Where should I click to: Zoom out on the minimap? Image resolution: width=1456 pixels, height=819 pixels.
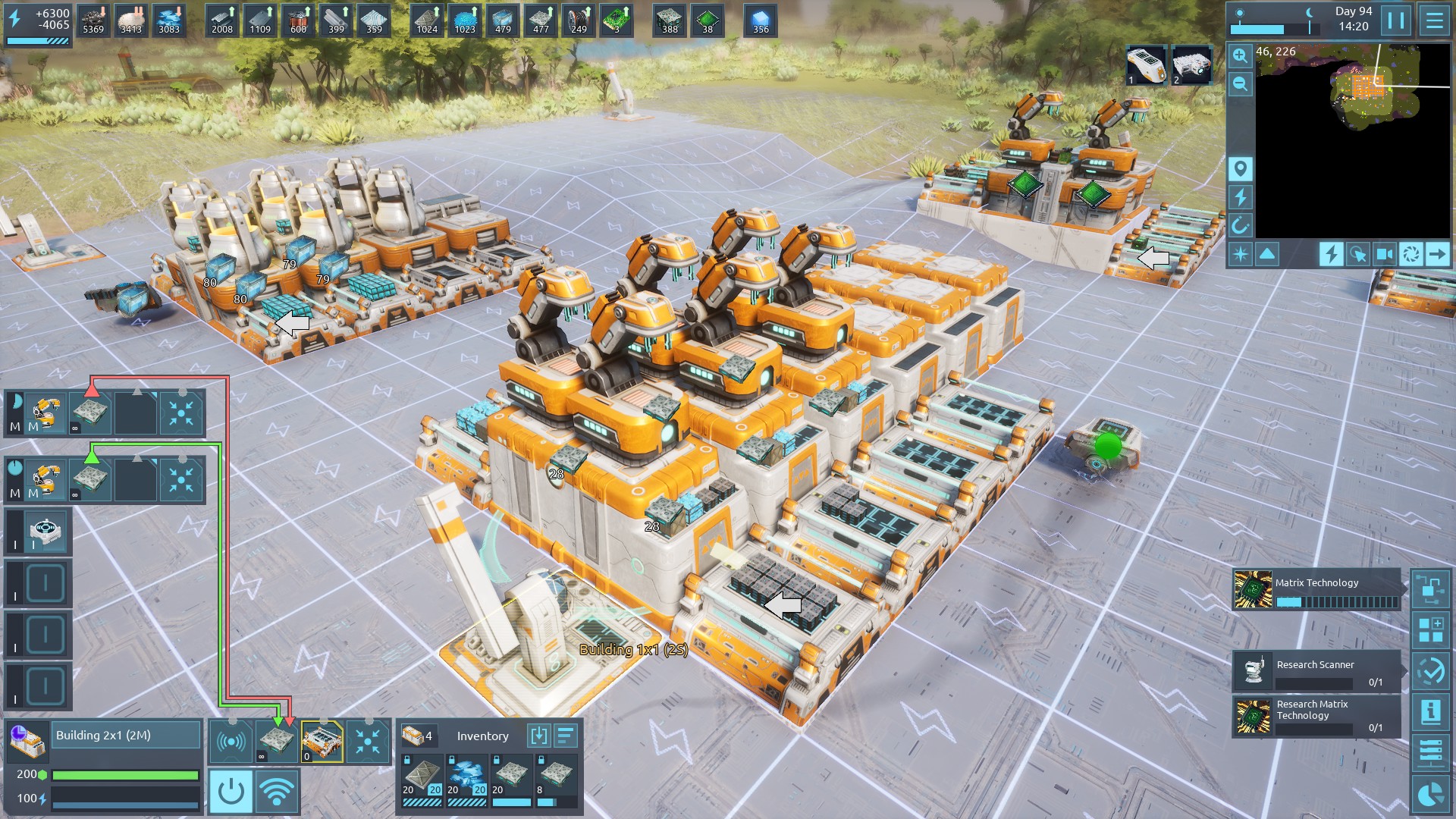(1240, 83)
